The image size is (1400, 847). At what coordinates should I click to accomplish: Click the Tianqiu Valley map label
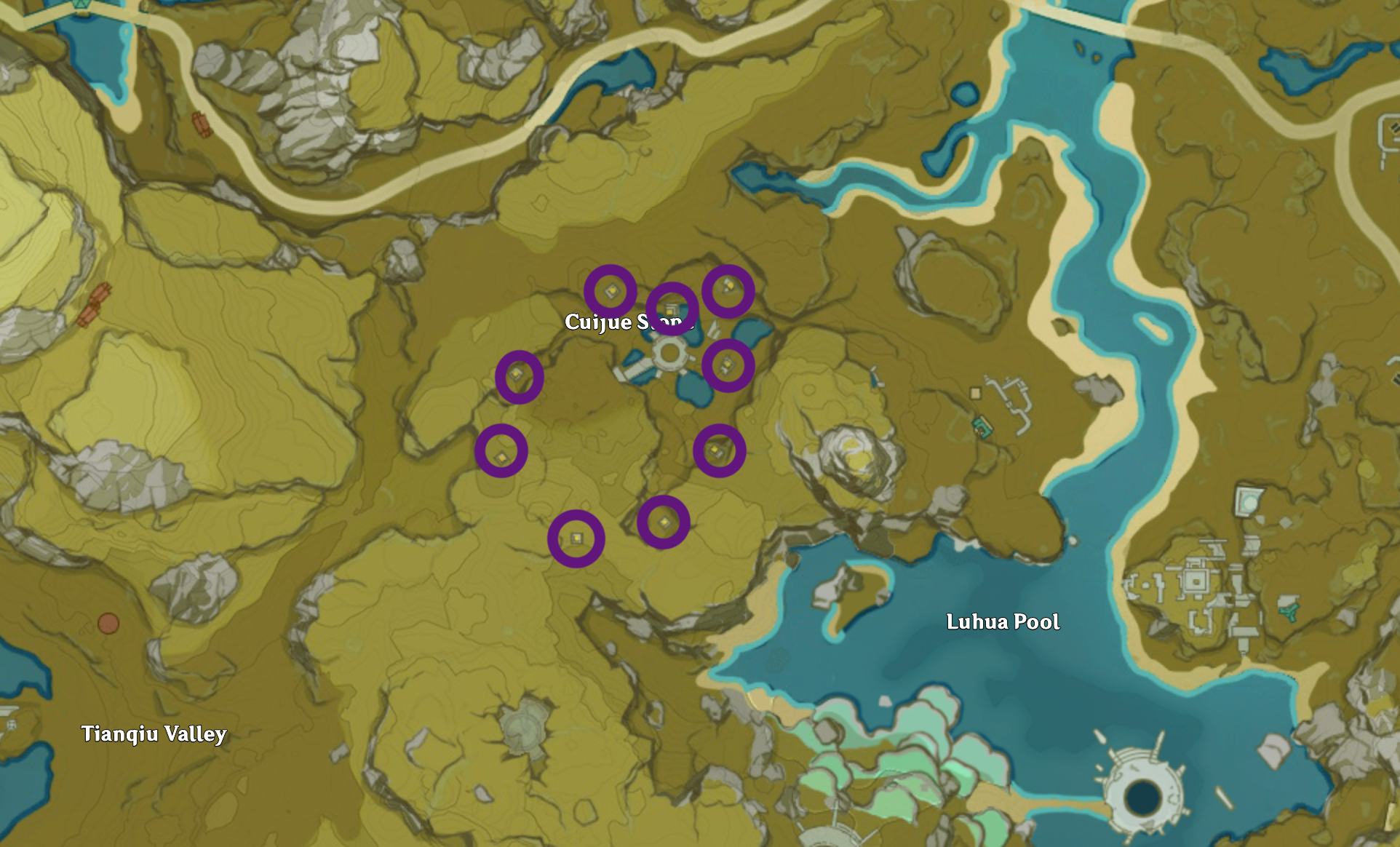pos(154,733)
